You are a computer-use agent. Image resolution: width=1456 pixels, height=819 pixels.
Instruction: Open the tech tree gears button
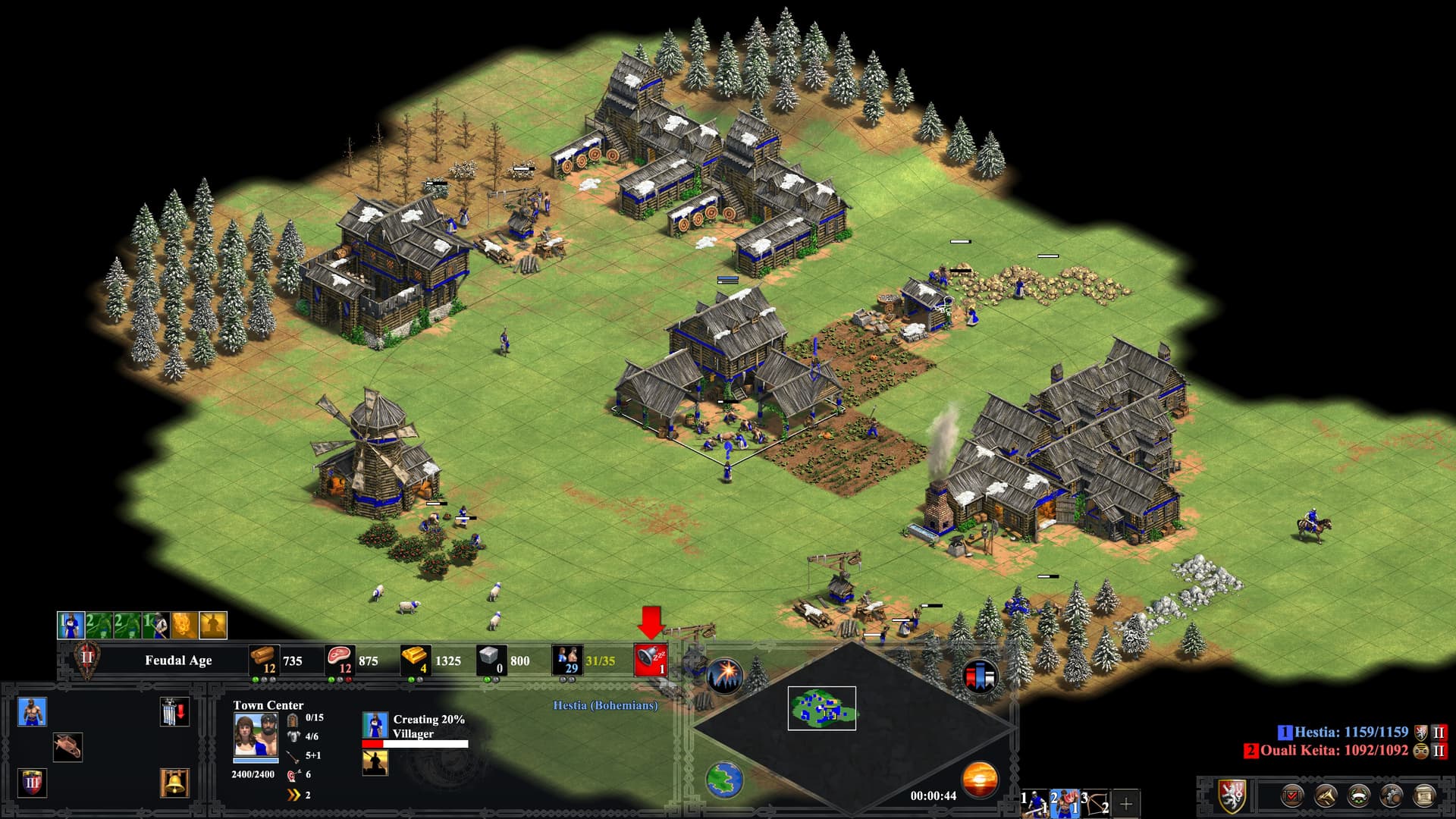1392,796
